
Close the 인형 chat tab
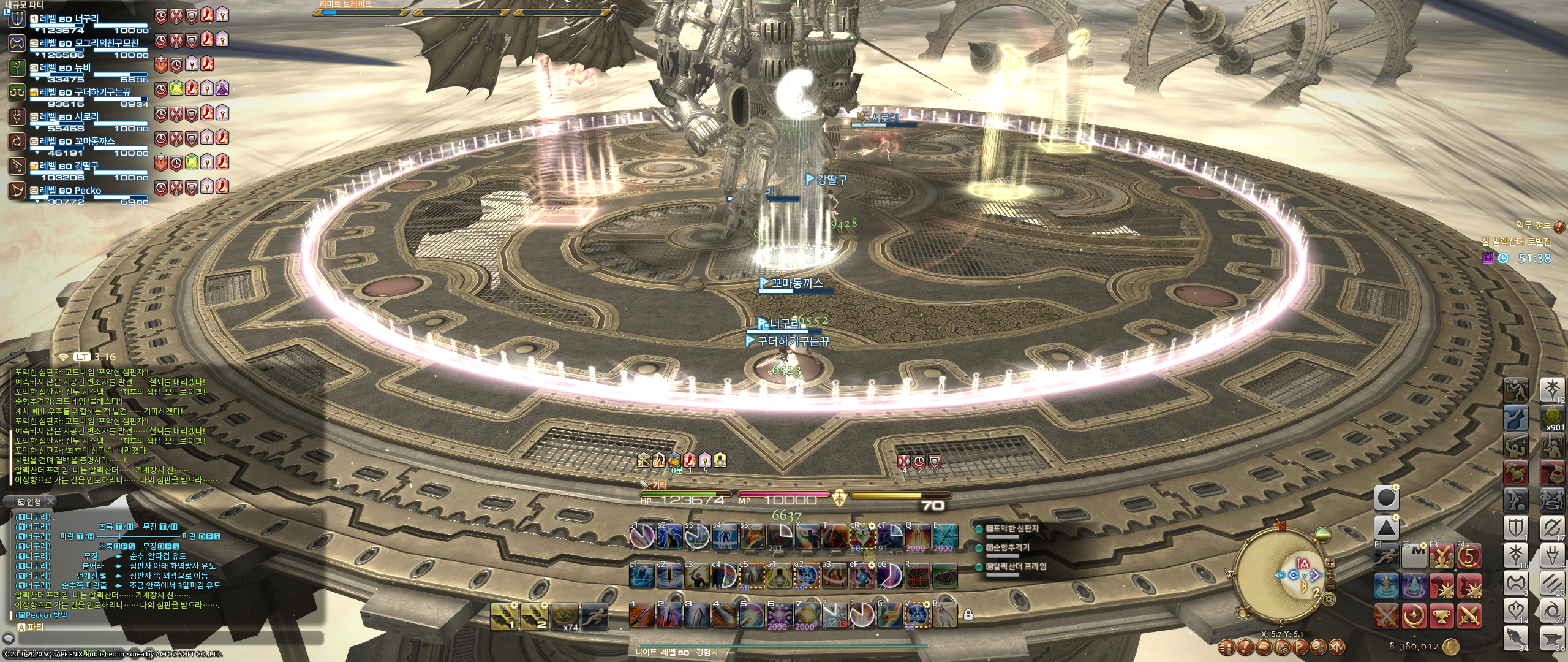[51, 501]
